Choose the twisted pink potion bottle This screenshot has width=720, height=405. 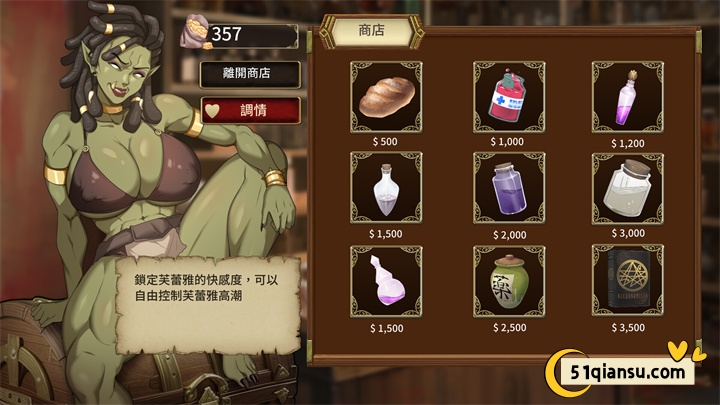386,281
